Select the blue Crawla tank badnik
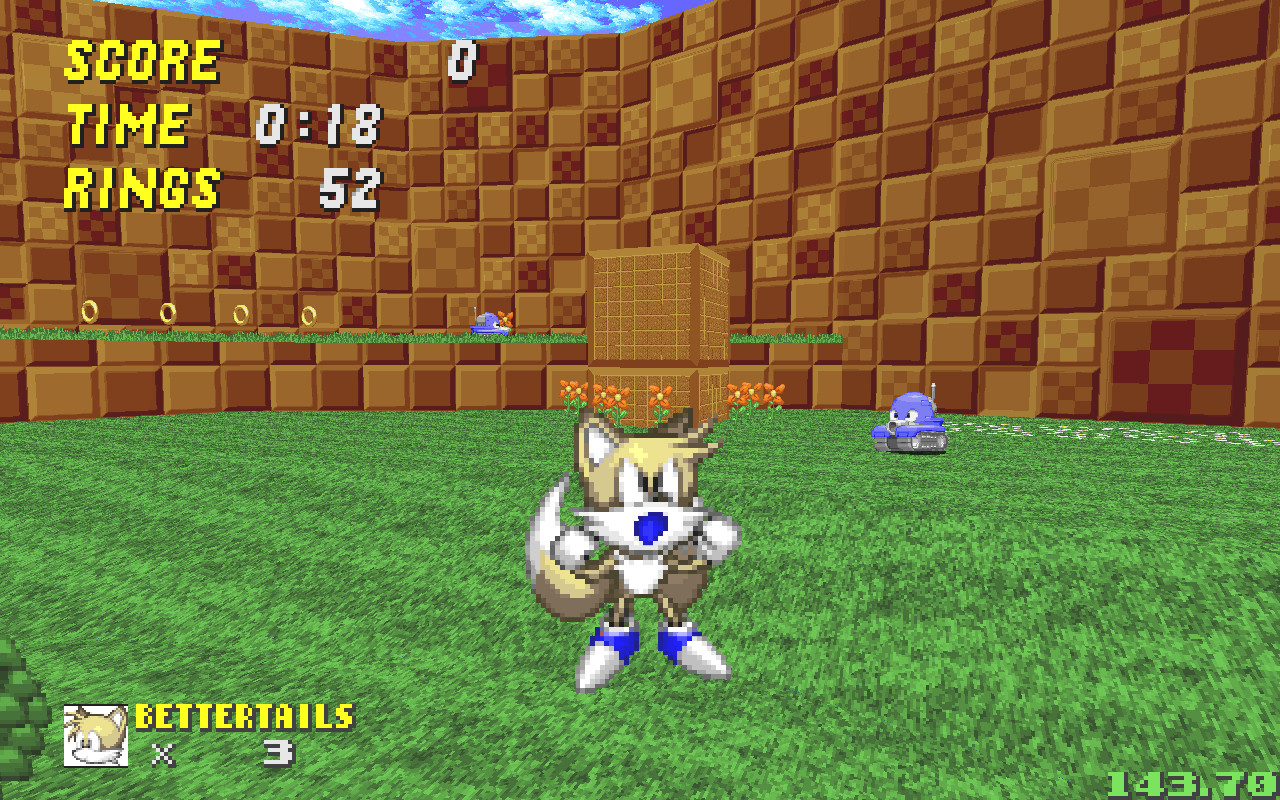1280x800 pixels. pyautogui.click(x=912, y=425)
